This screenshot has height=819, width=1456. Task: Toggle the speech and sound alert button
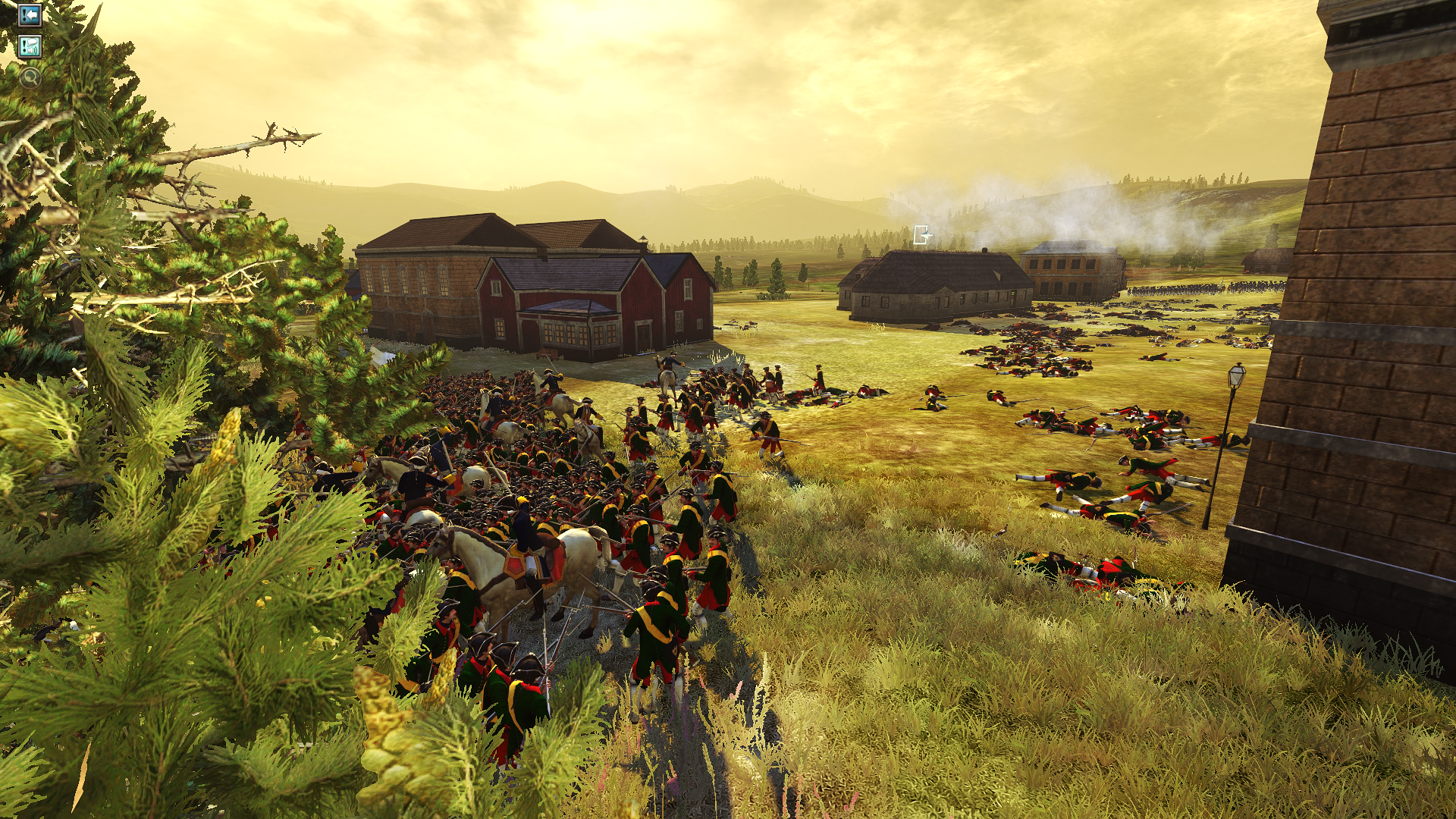pyautogui.click(x=30, y=47)
